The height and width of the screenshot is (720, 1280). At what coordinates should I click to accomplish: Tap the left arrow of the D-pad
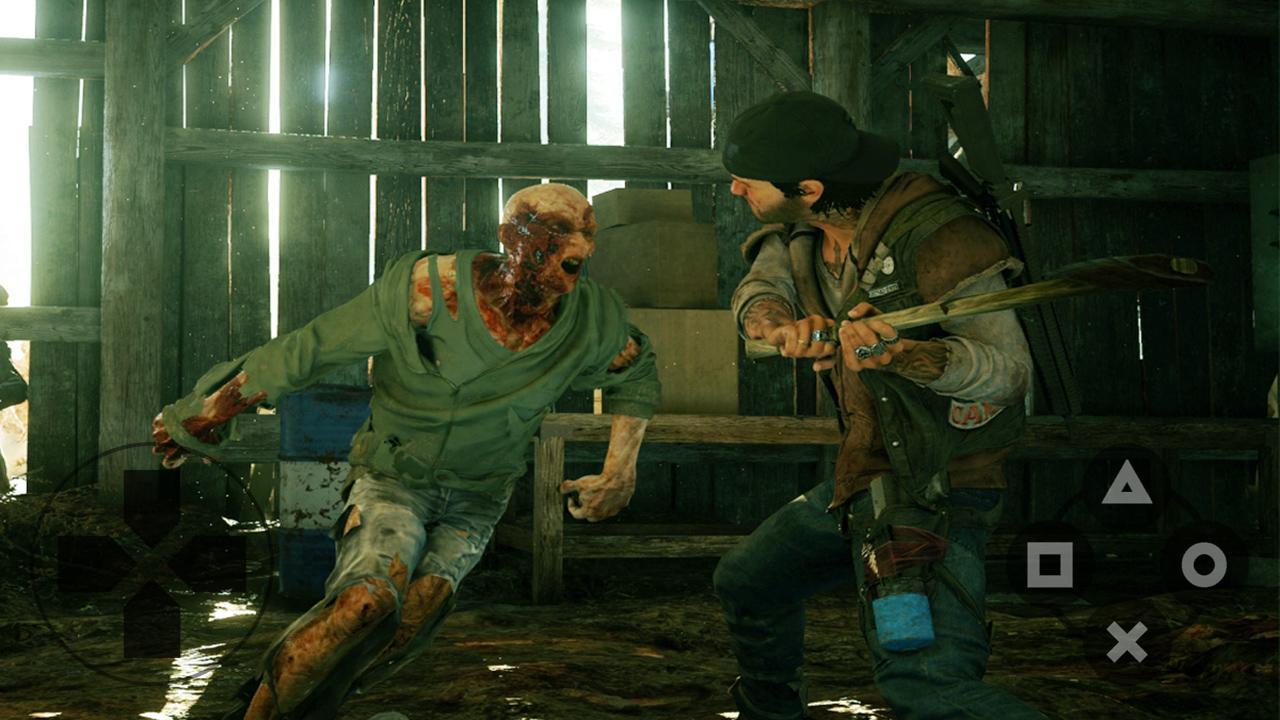(x=90, y=562)
